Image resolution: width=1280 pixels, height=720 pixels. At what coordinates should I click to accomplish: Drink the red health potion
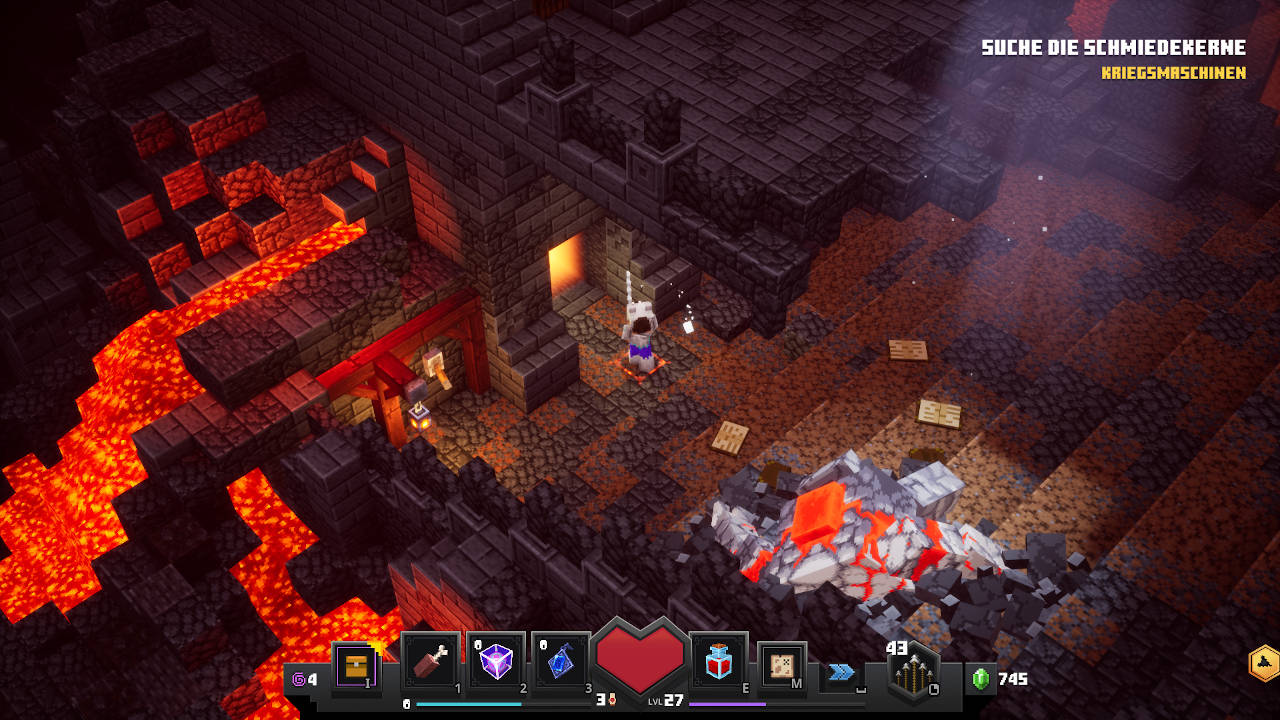[718, 661]
